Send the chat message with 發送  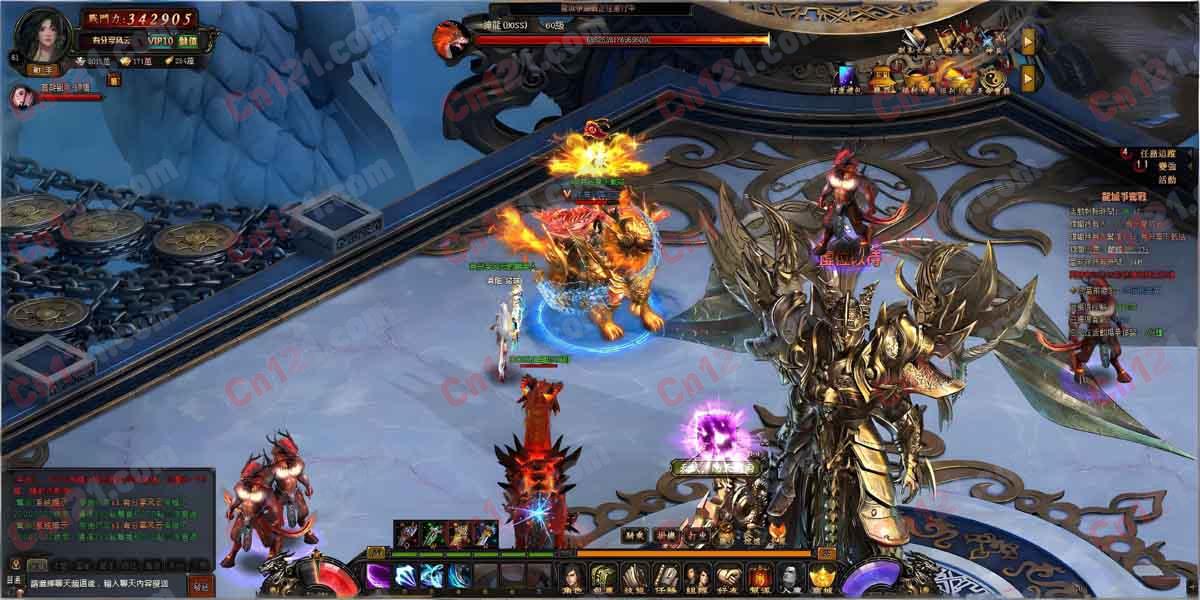(201, 584)
